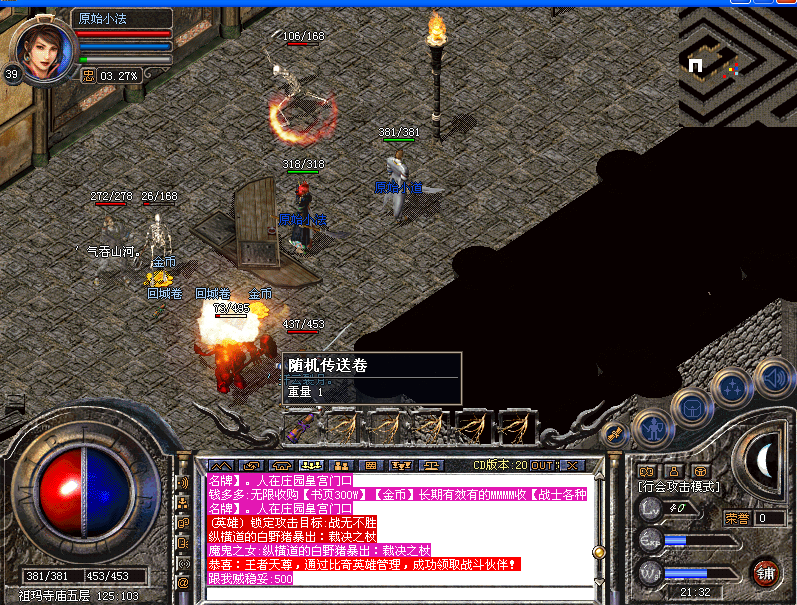Image resolution: width=797 pixels, height=605 pixels.
Task: Click the 忠 loyalty icon under the name bar
Action: pos(88,75)
